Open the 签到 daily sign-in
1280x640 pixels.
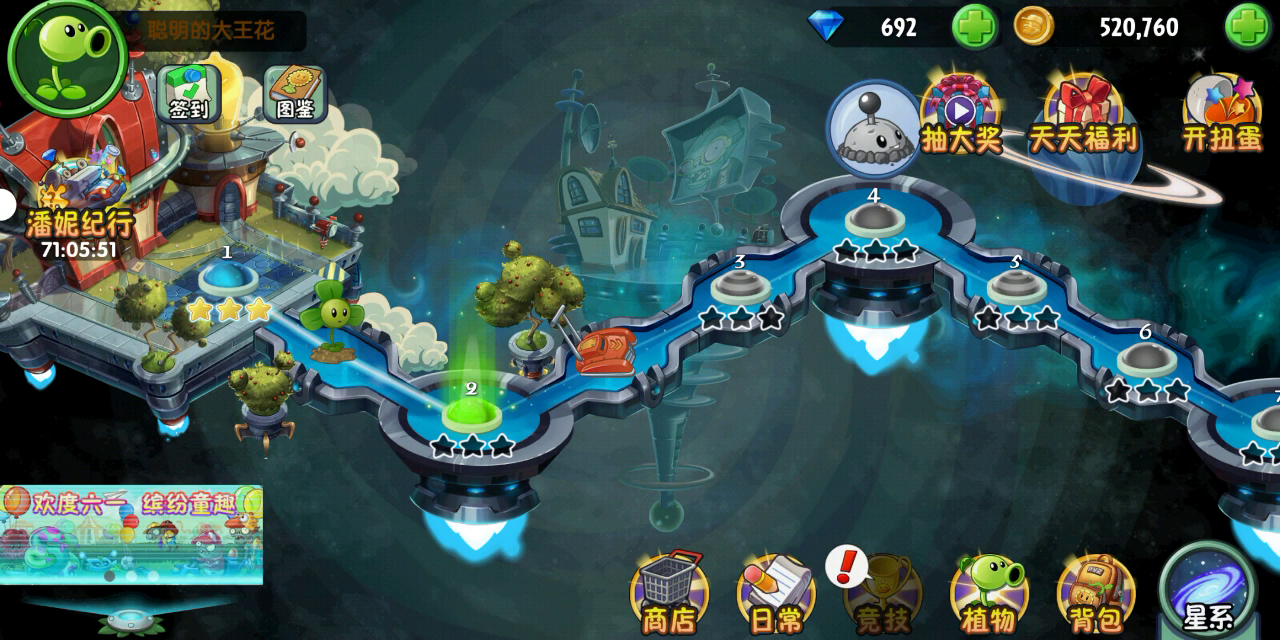coord(188,93)
